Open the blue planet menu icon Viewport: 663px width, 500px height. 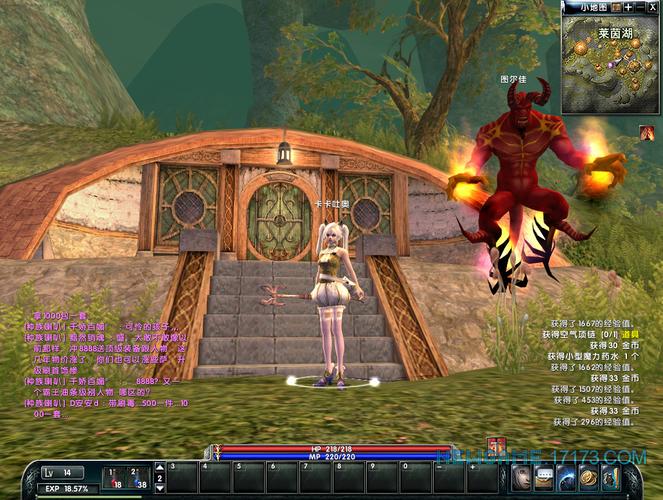tap(567, 479)
